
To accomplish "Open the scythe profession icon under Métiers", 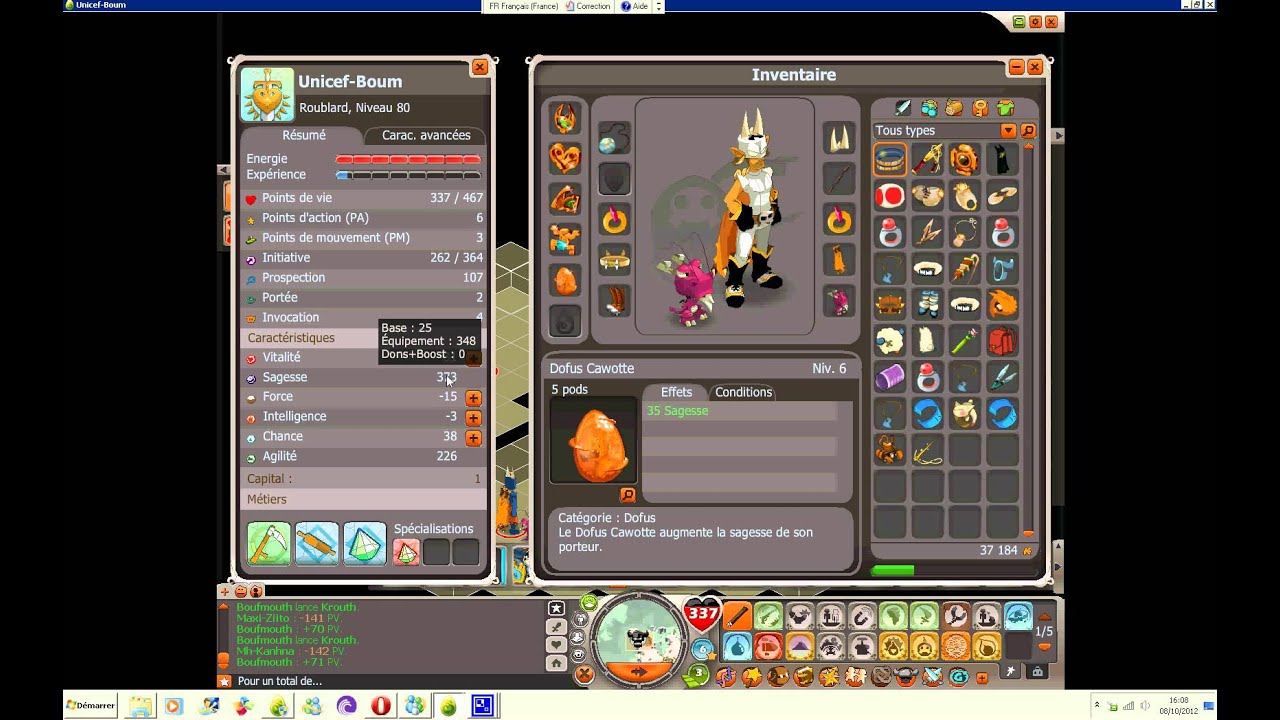I will [x=269, y=544].
